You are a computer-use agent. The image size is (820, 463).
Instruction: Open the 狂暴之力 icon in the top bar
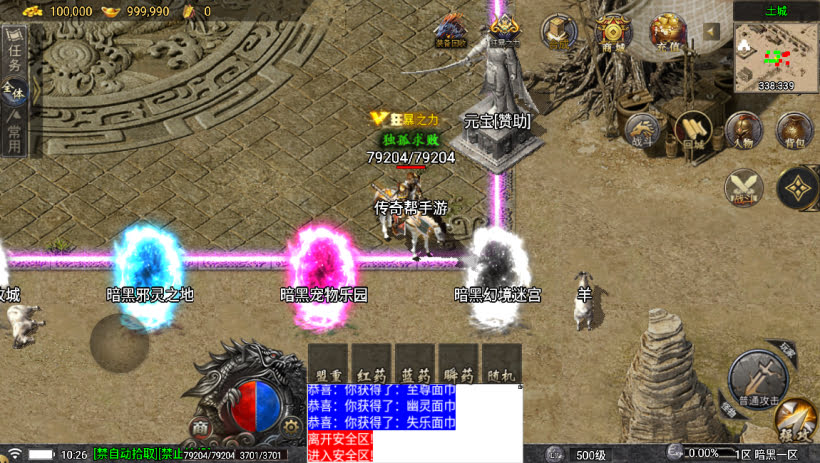click(x=504, y=30)
